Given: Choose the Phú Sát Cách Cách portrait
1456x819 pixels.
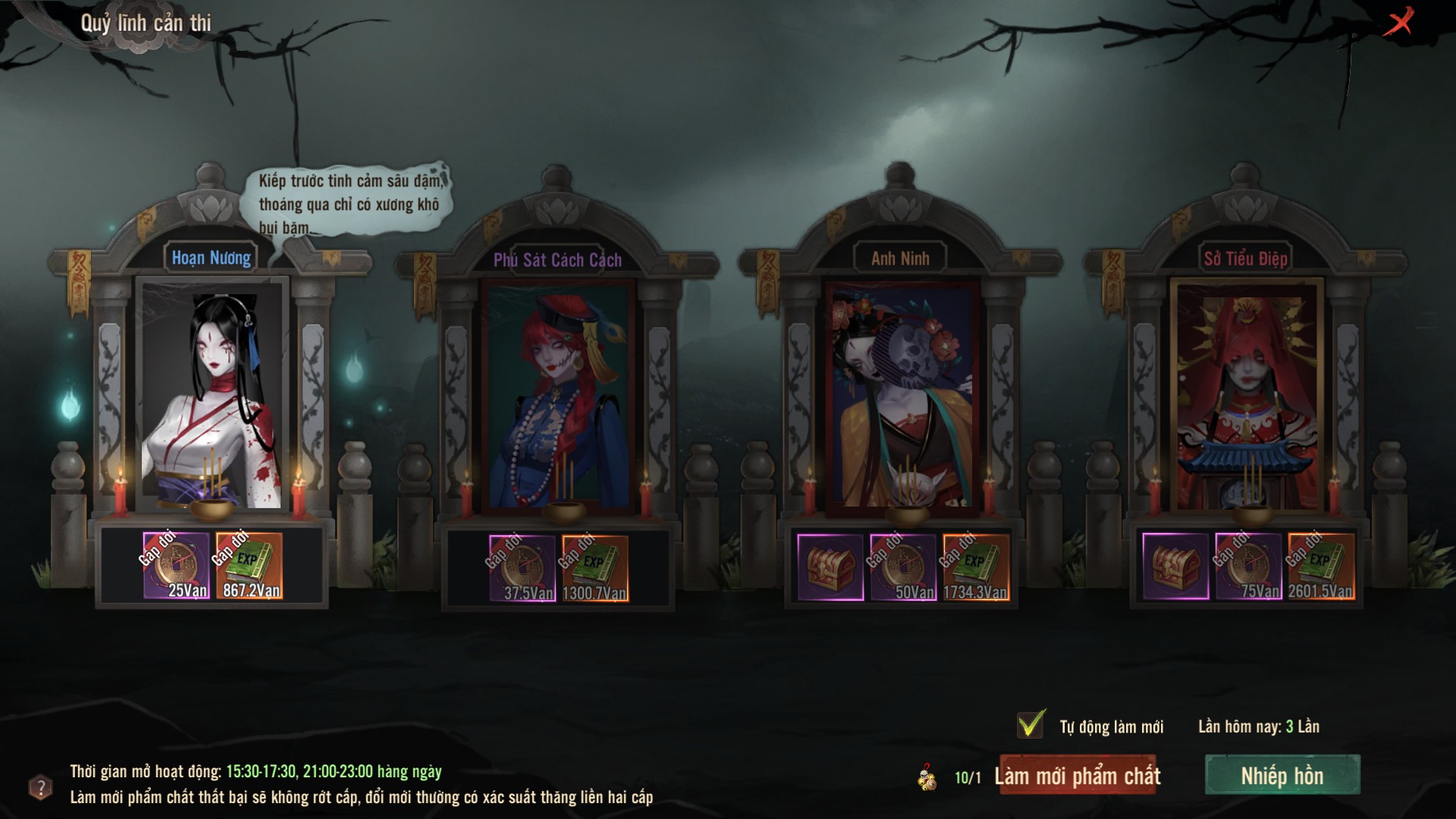Looking at the screenshot, I should (557, 394).
